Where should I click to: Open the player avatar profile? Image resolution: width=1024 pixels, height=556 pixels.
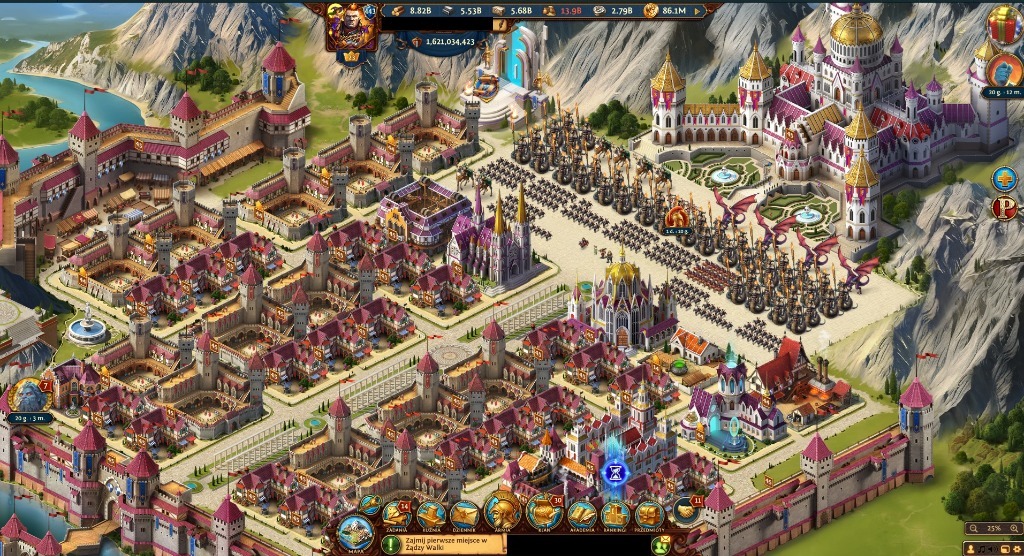pyautogui.click(x=352, y=24)
